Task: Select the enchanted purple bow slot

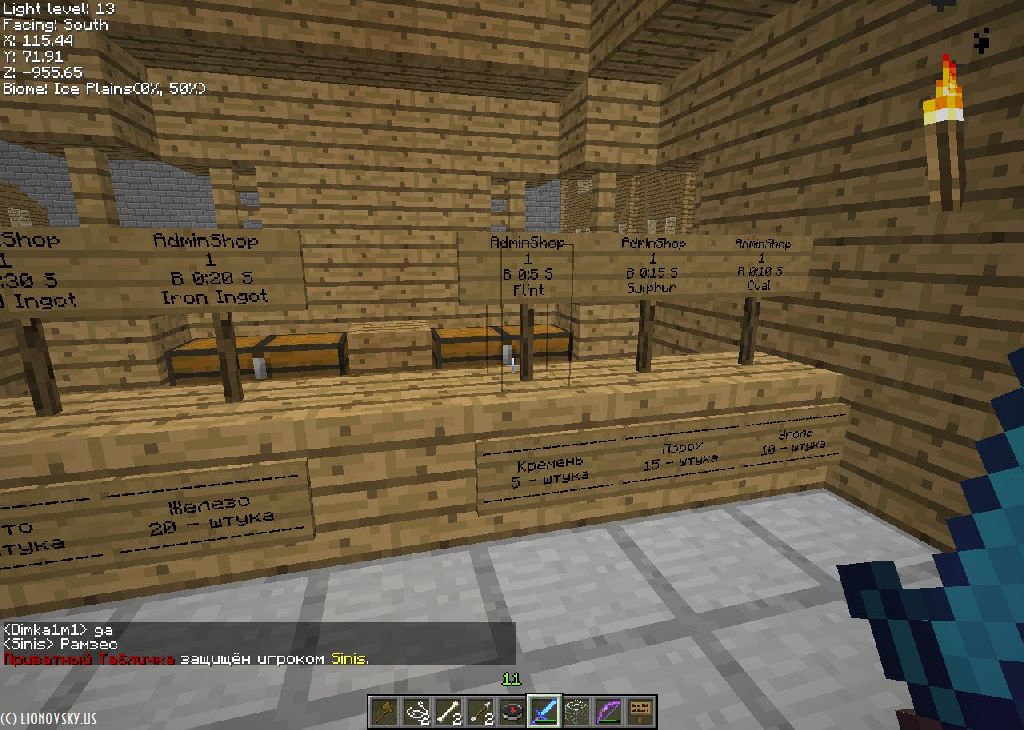Action: [x=608, y=712]
